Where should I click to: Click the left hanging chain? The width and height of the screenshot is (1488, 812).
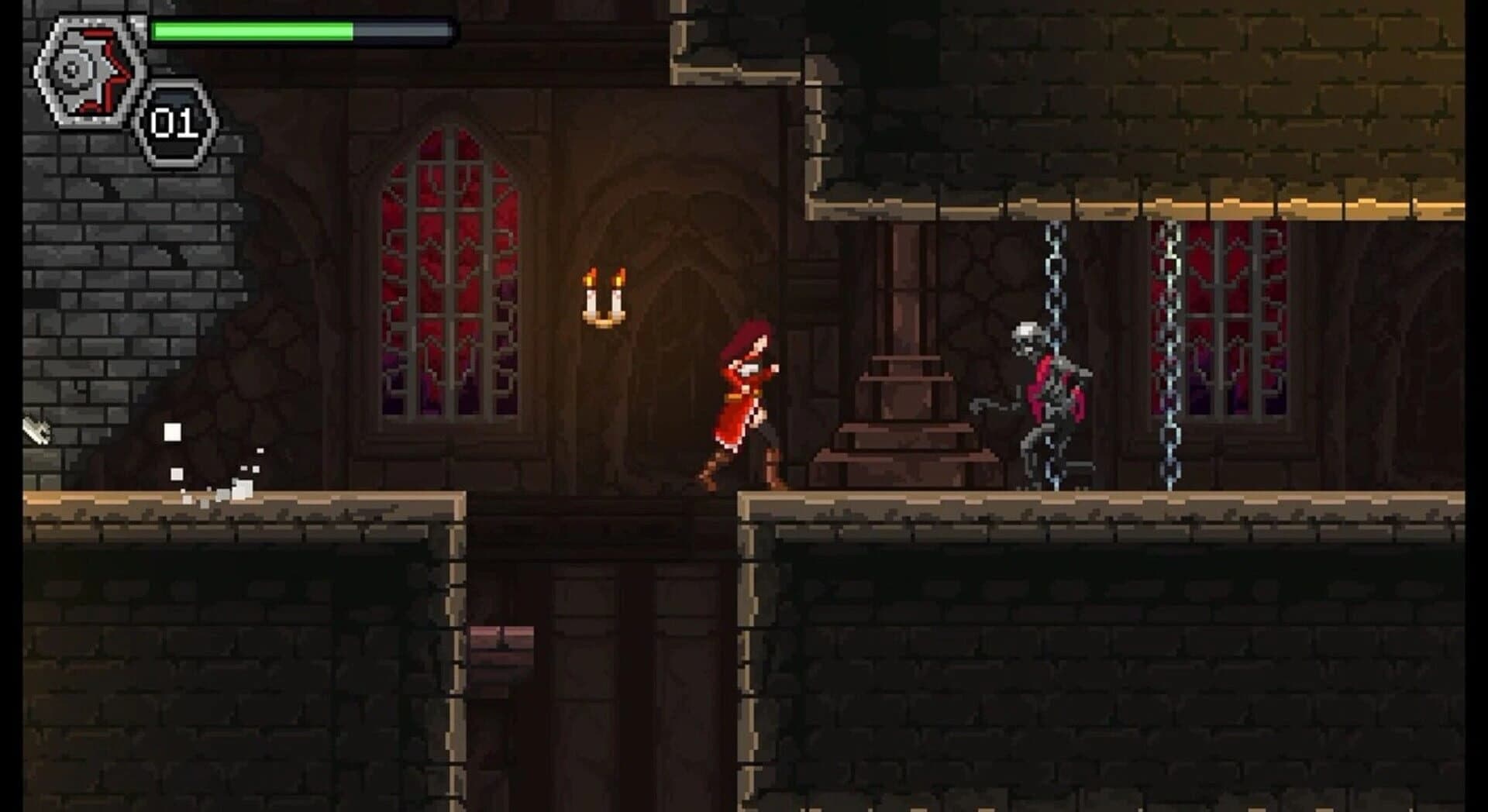1054,271
